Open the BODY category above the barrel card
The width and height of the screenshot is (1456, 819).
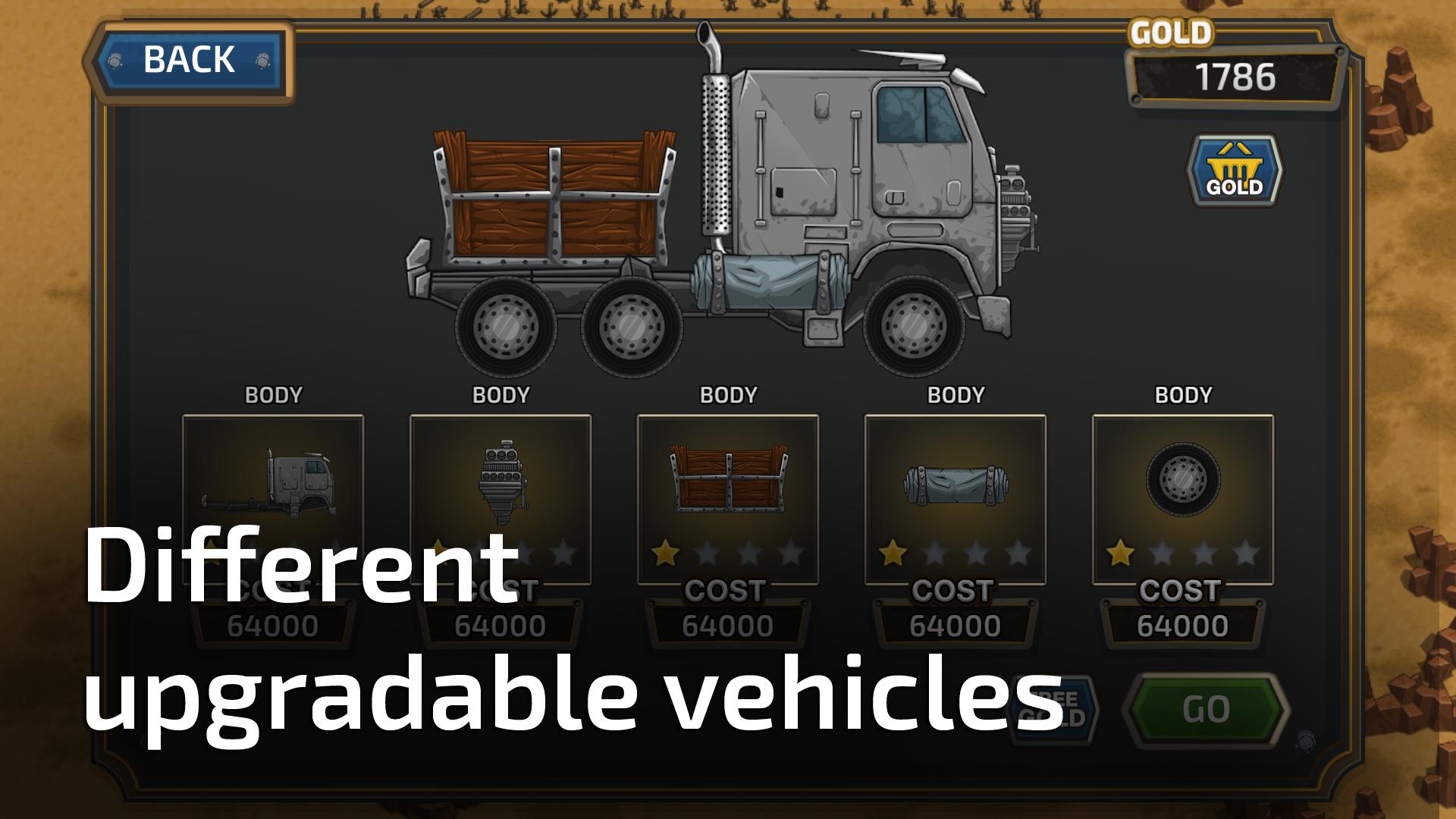click(x=955, y=395)
